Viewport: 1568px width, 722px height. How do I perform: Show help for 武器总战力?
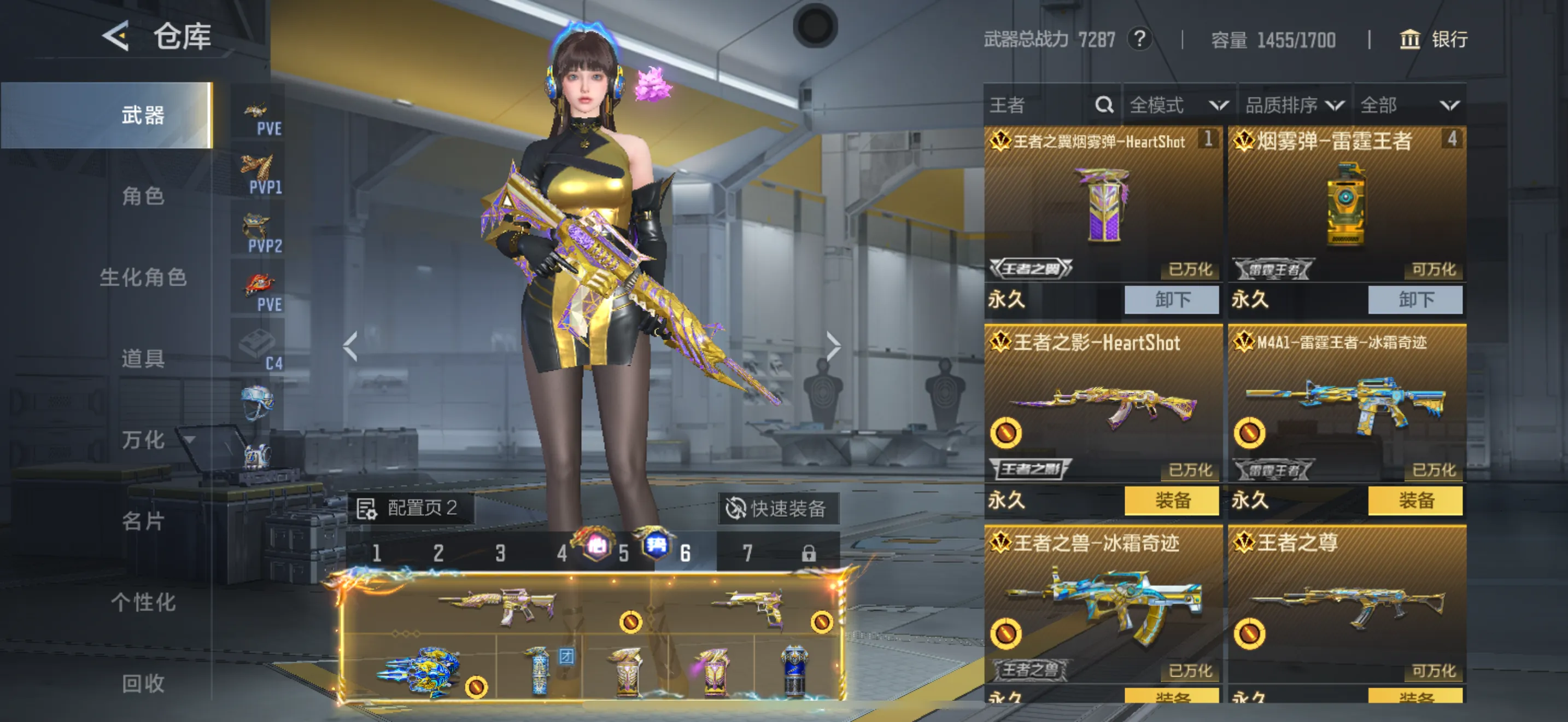(x=1139, y=39)
